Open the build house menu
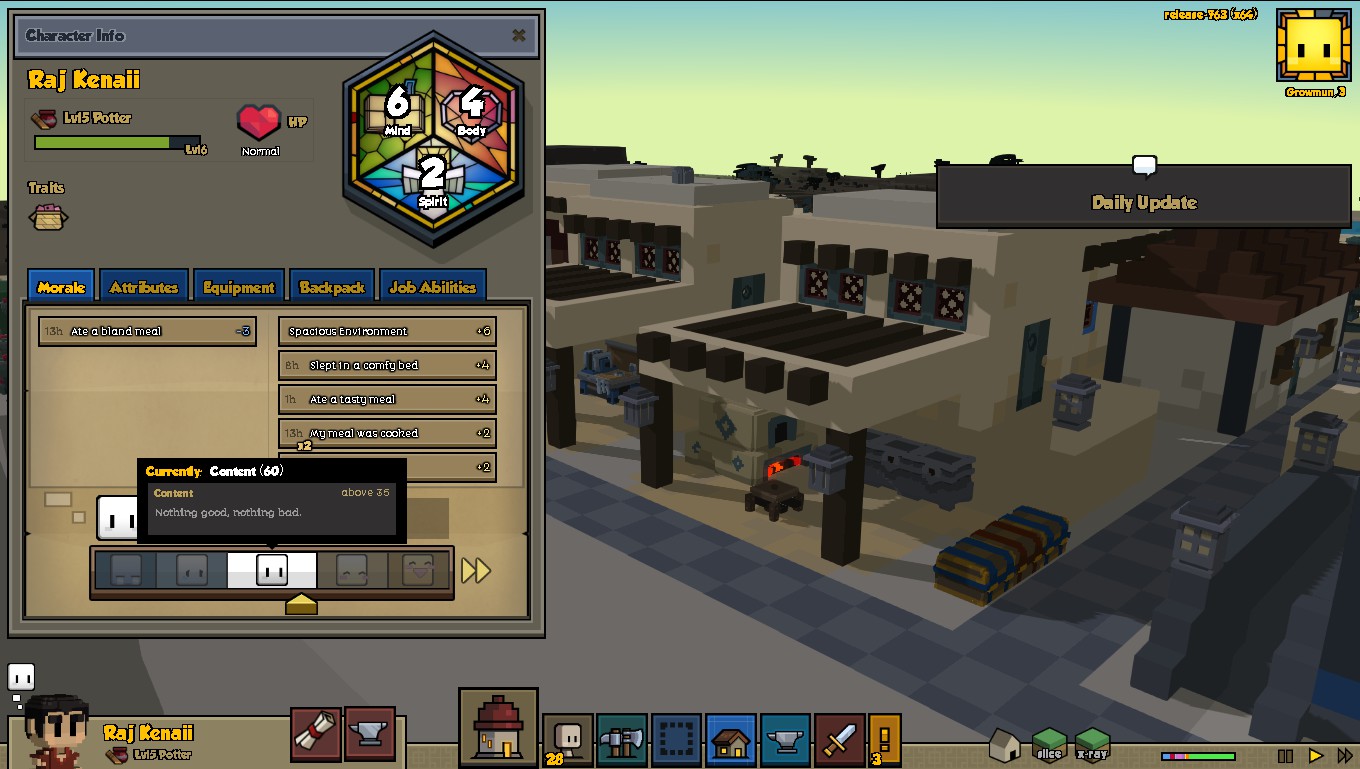The image size is (1360, 769). tap(731, 740)
